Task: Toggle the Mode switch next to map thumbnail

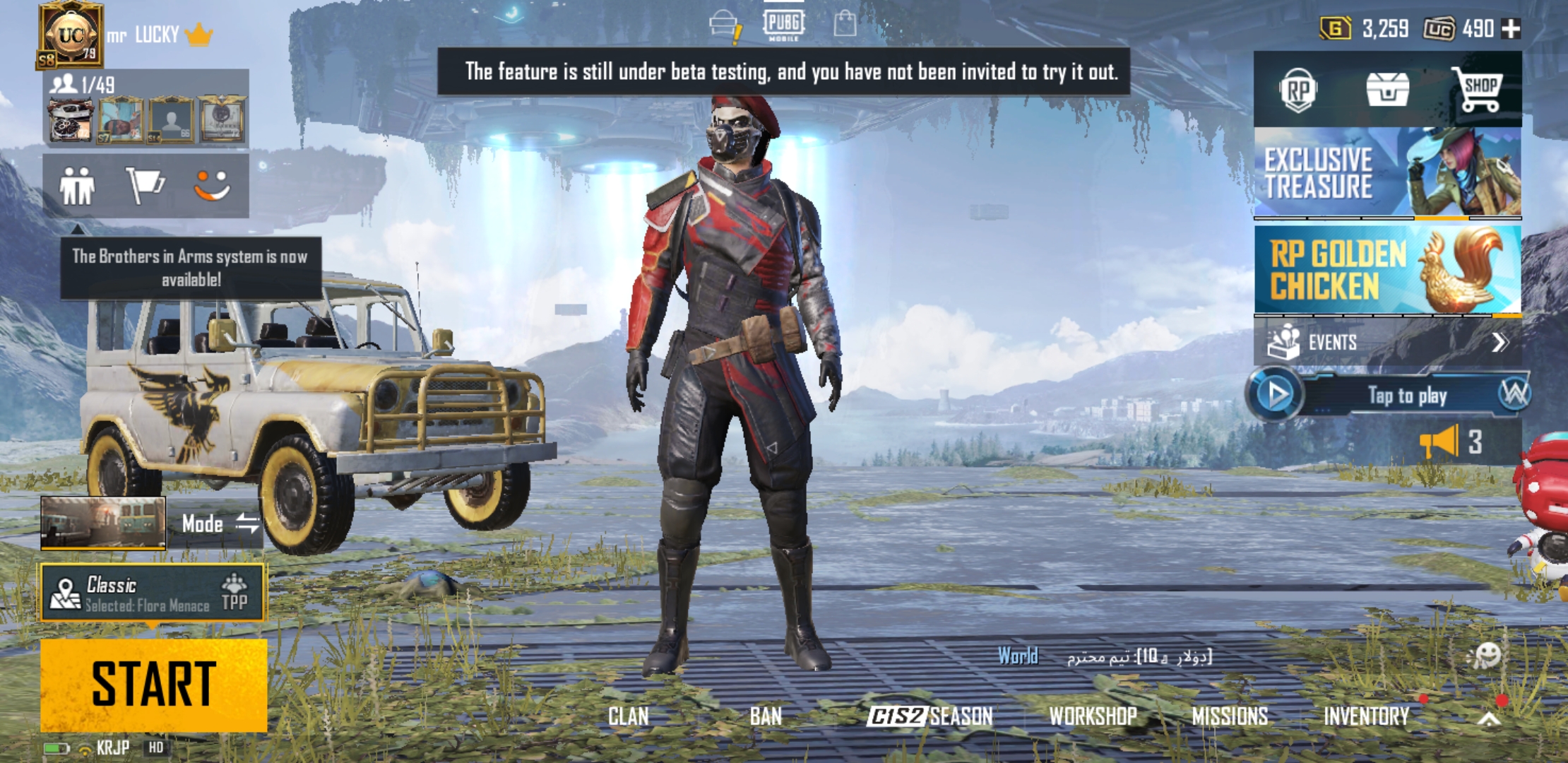Action: pyautogui.click(x=248, y=524)
